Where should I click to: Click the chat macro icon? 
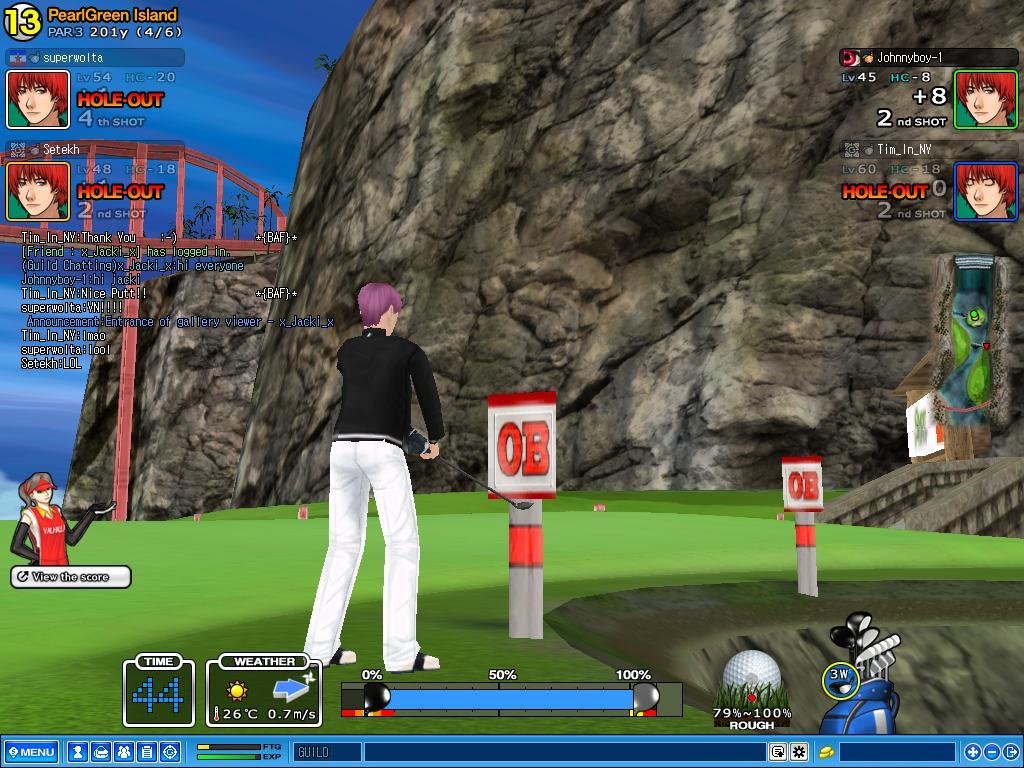(x=778, y=752)
